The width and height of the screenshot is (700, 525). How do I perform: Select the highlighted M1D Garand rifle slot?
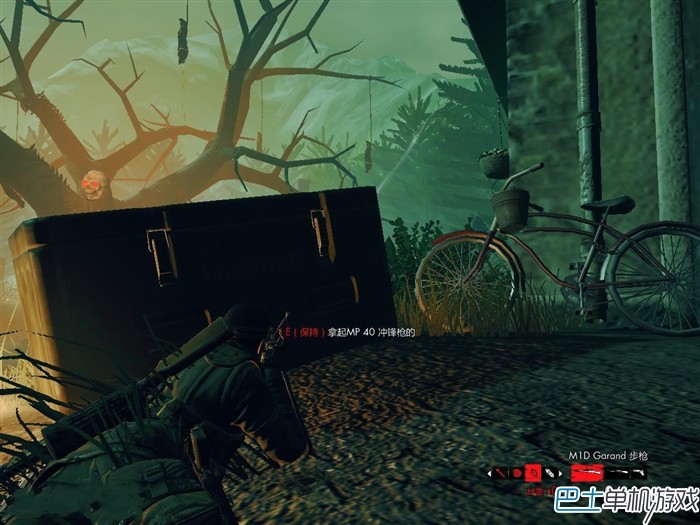point(588,472)
